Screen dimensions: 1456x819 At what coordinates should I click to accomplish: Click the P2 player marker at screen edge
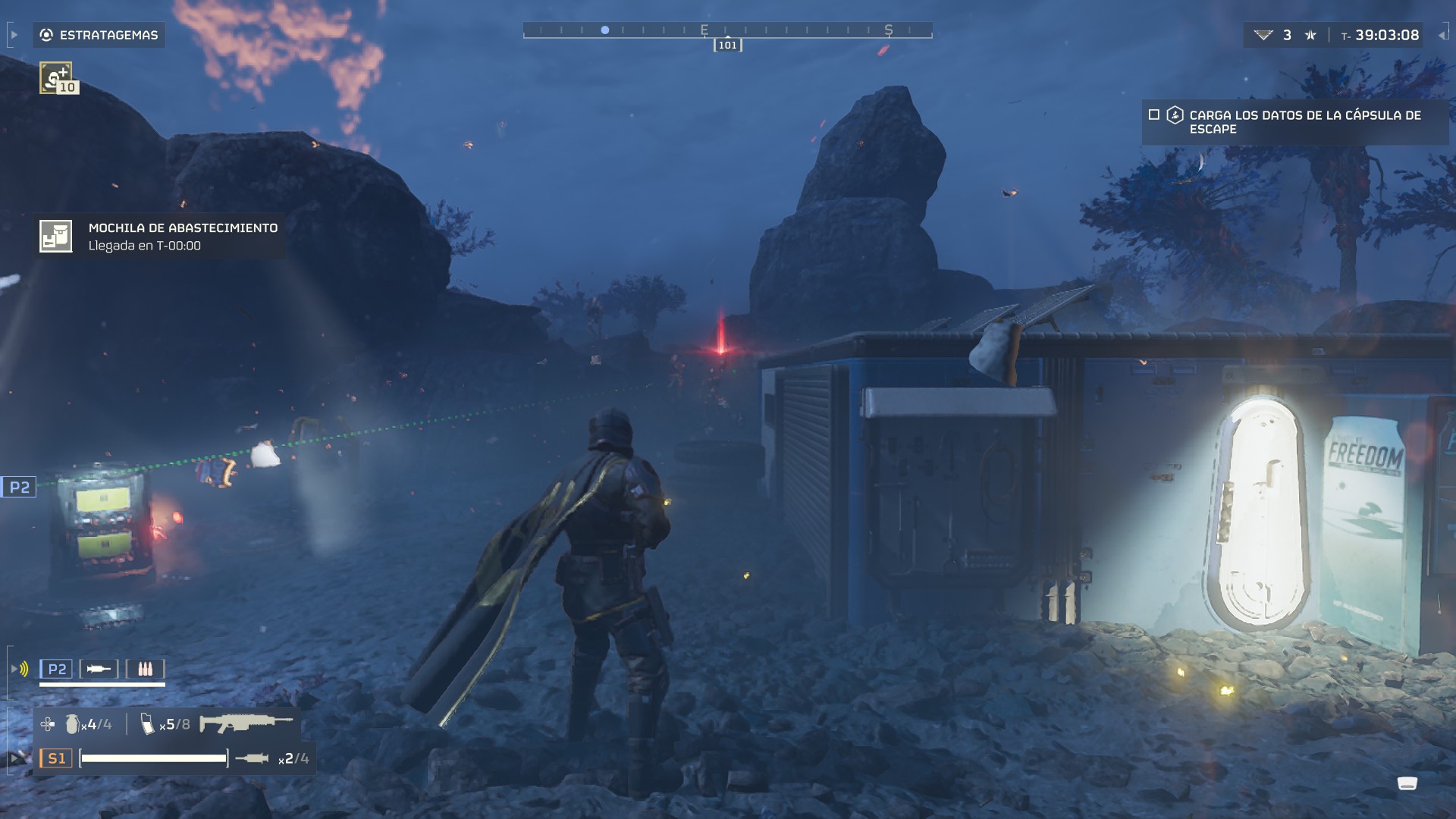click(x=19, y=488)
